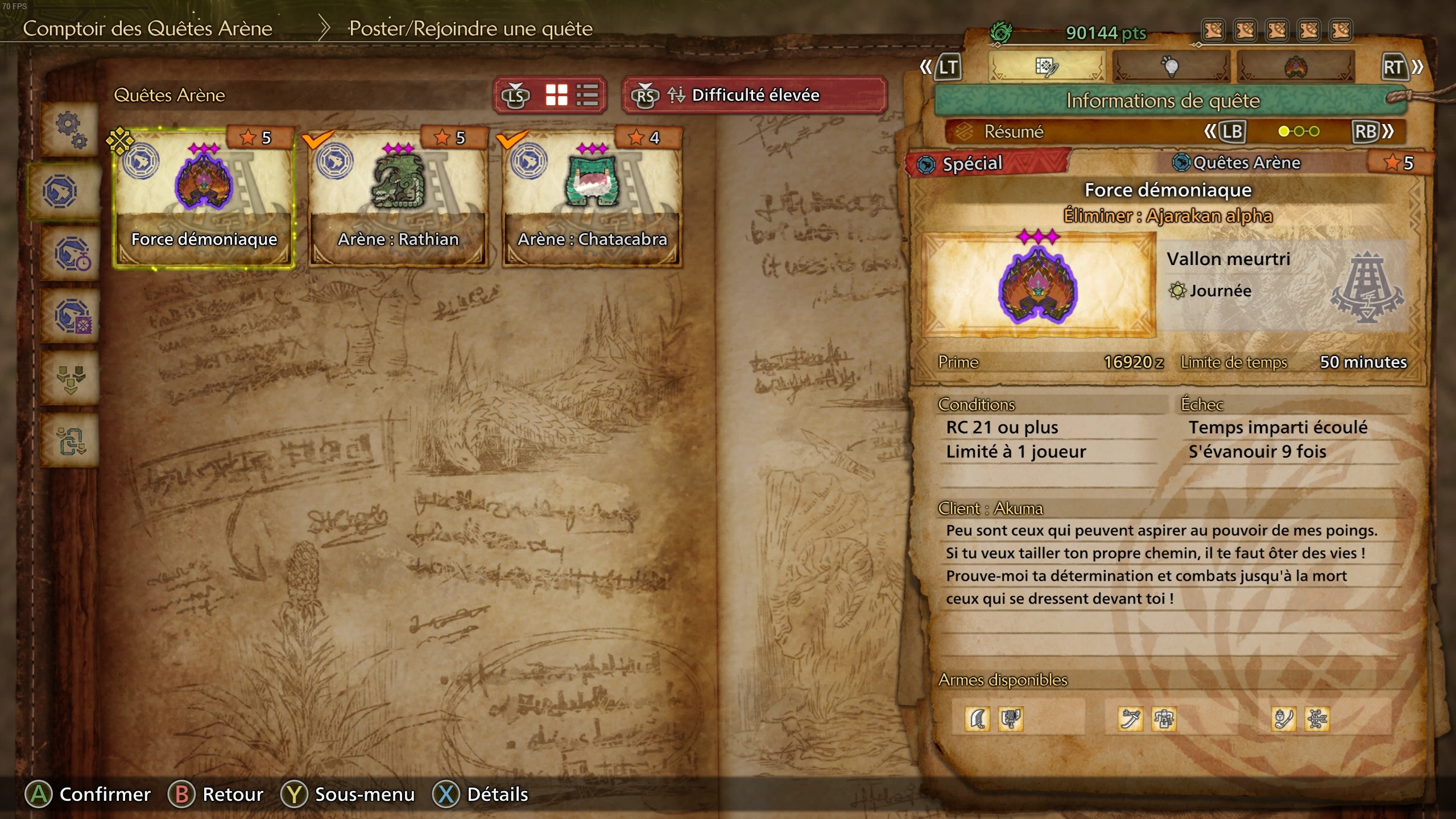This screenshot has height=819, width=1456.
Task: Select the arena tab with purple flag
Action: tap(72, 317)
